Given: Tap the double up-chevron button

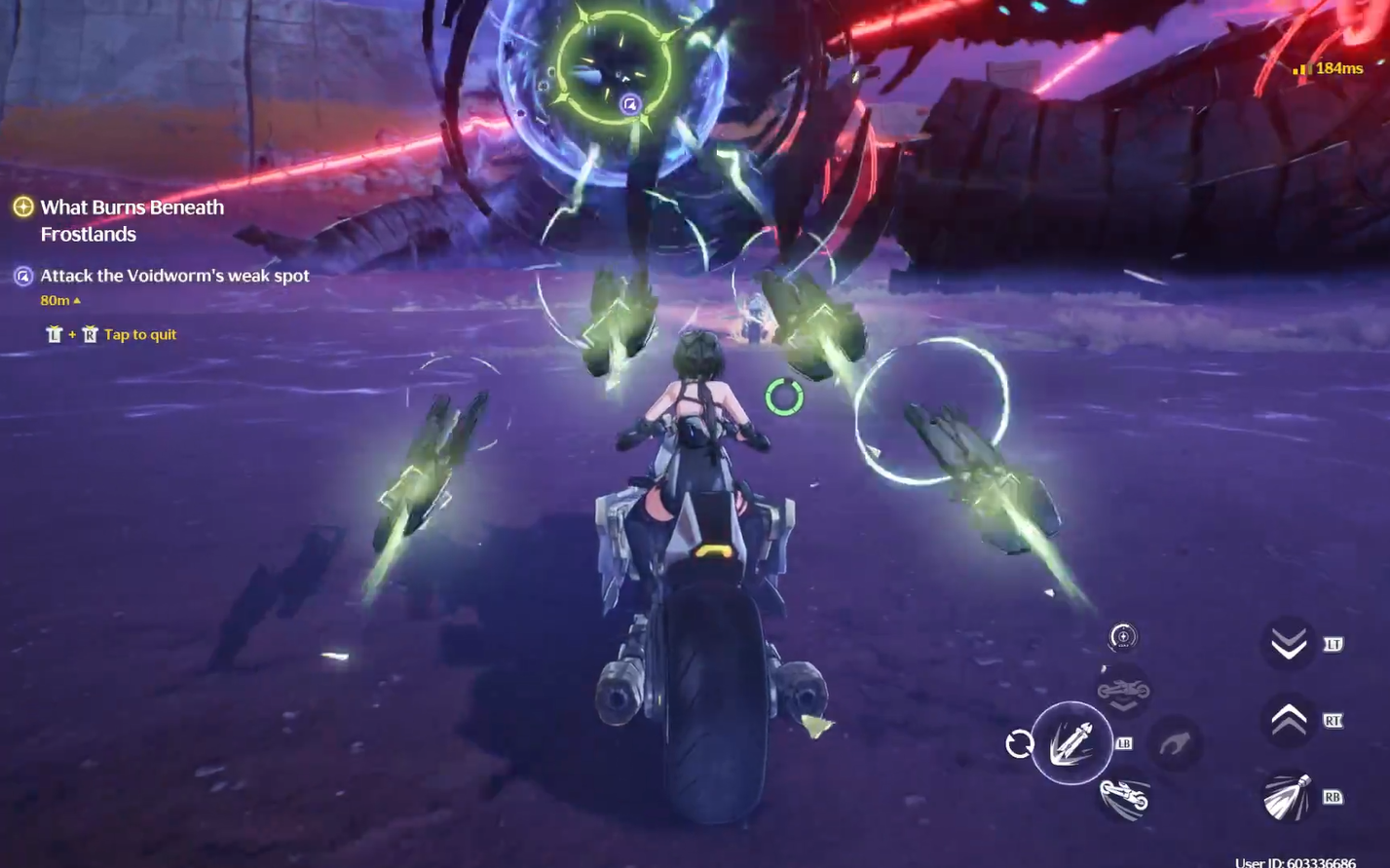Looking at the screenshot, I should coord(1289,721).
